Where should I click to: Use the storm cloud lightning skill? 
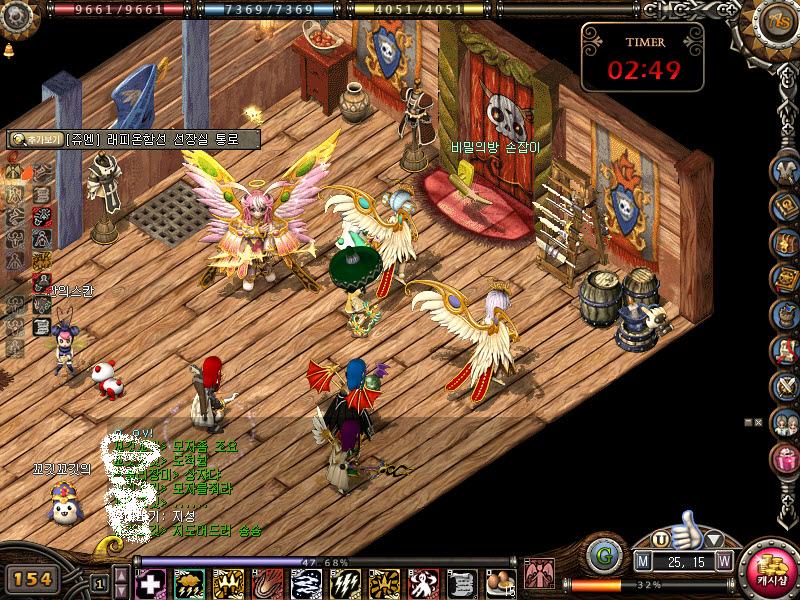click(189, 582)
